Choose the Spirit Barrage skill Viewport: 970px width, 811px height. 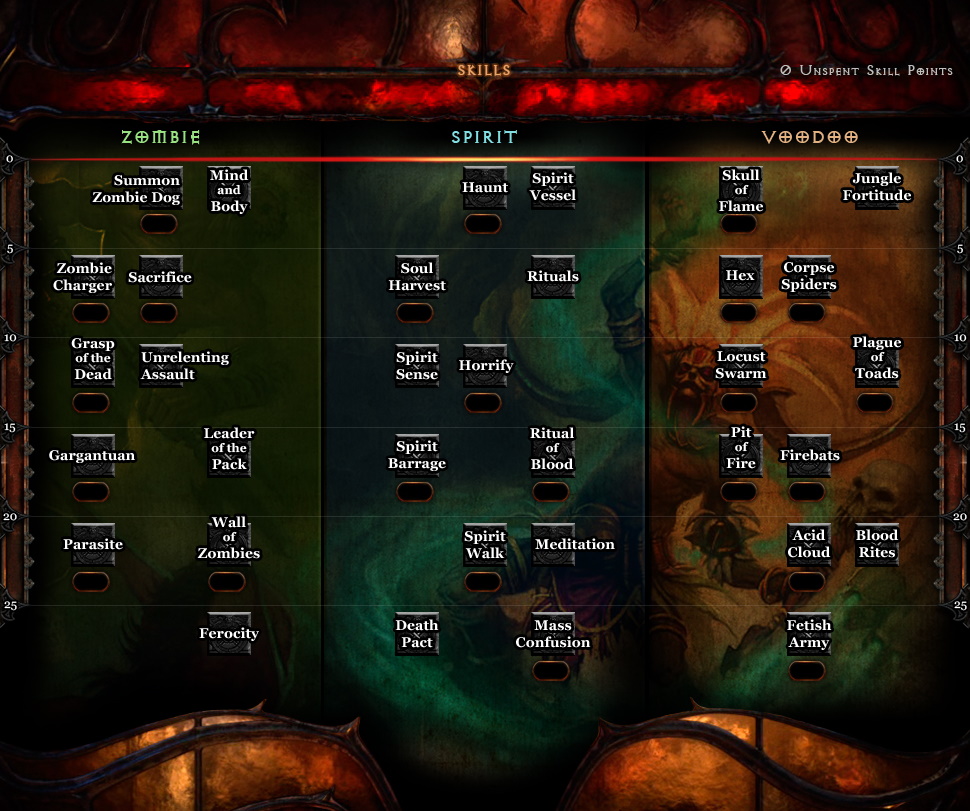point(416,455)
